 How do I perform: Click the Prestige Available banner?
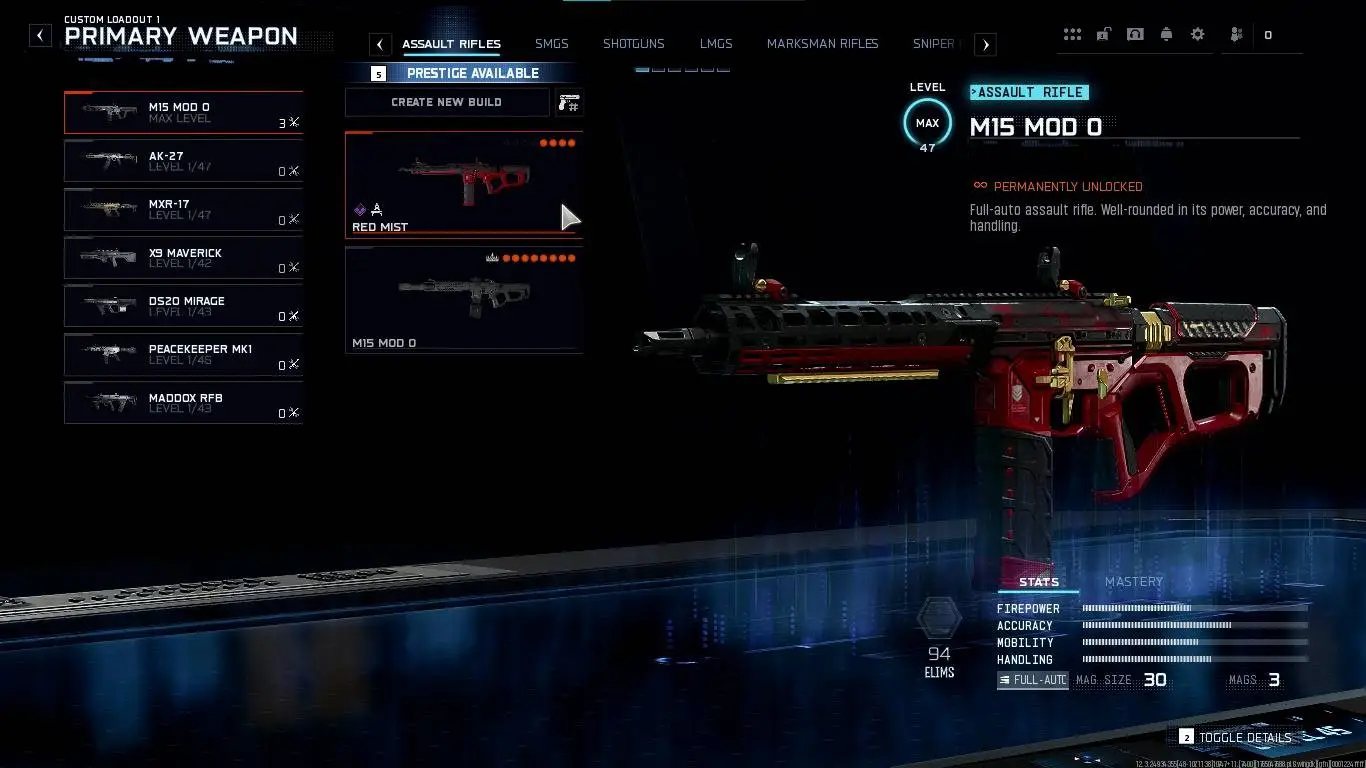[472, 72]
